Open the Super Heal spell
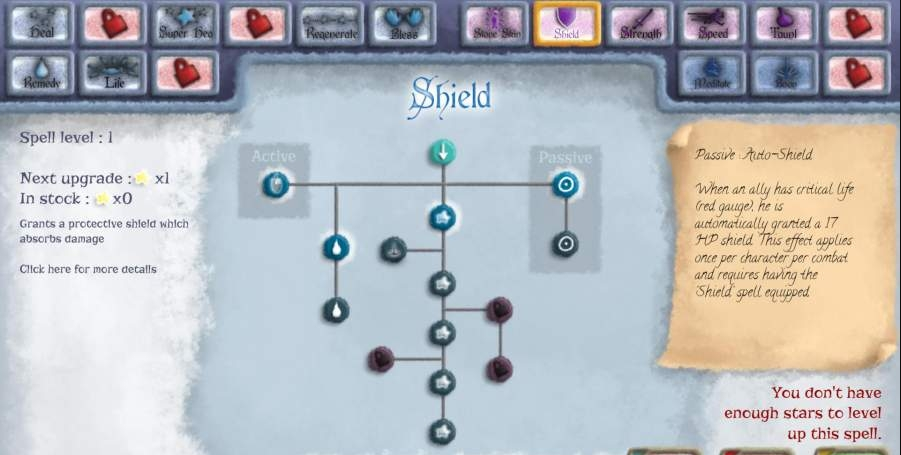This screenshot has width=901, height=455. [185, 24]
